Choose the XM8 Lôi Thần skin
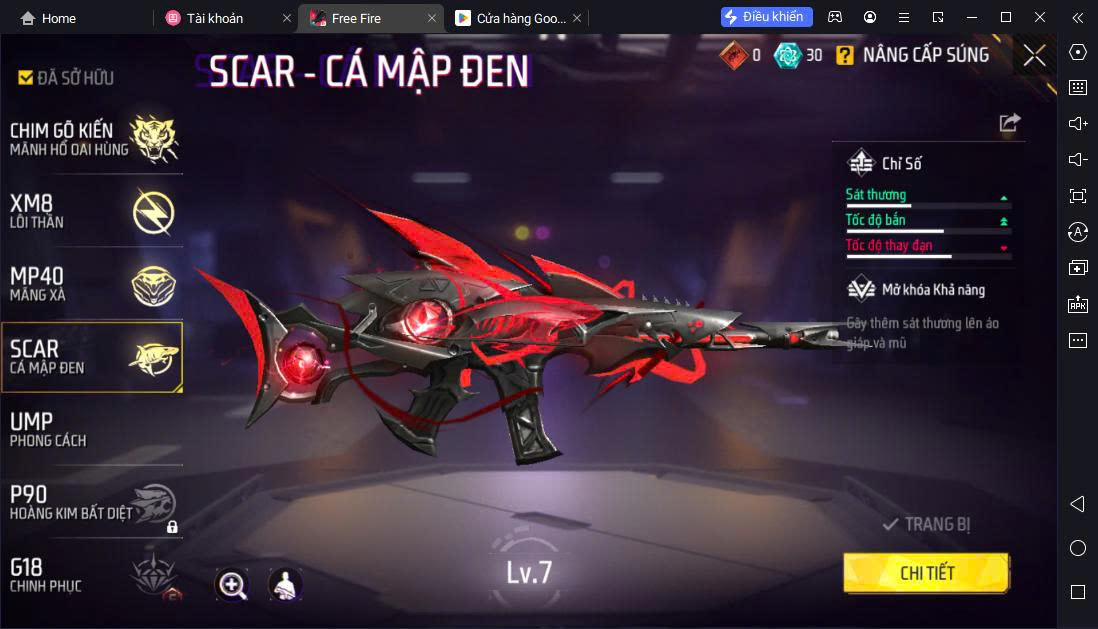Screen dimensions: 1098x629 click(92, 211)
